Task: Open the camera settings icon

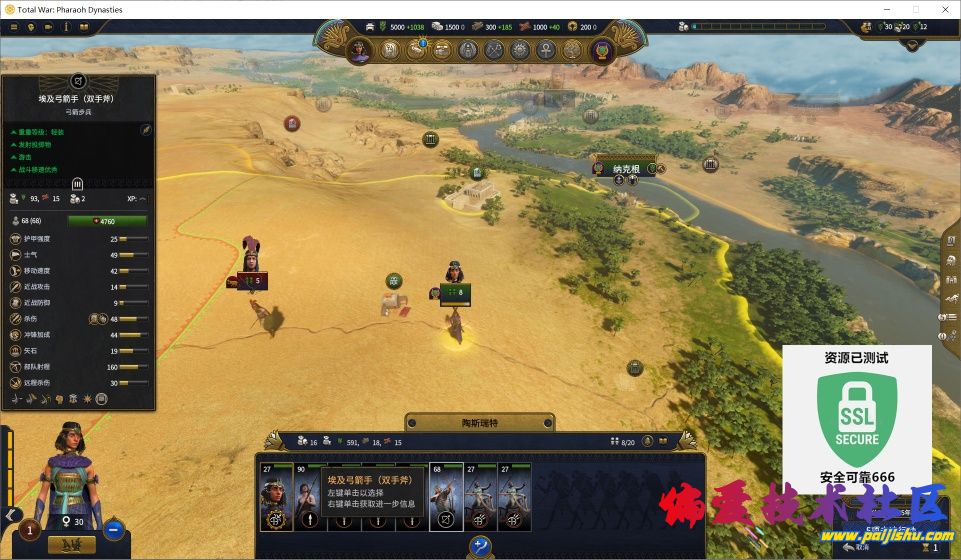Action: [x=48, y=28]
